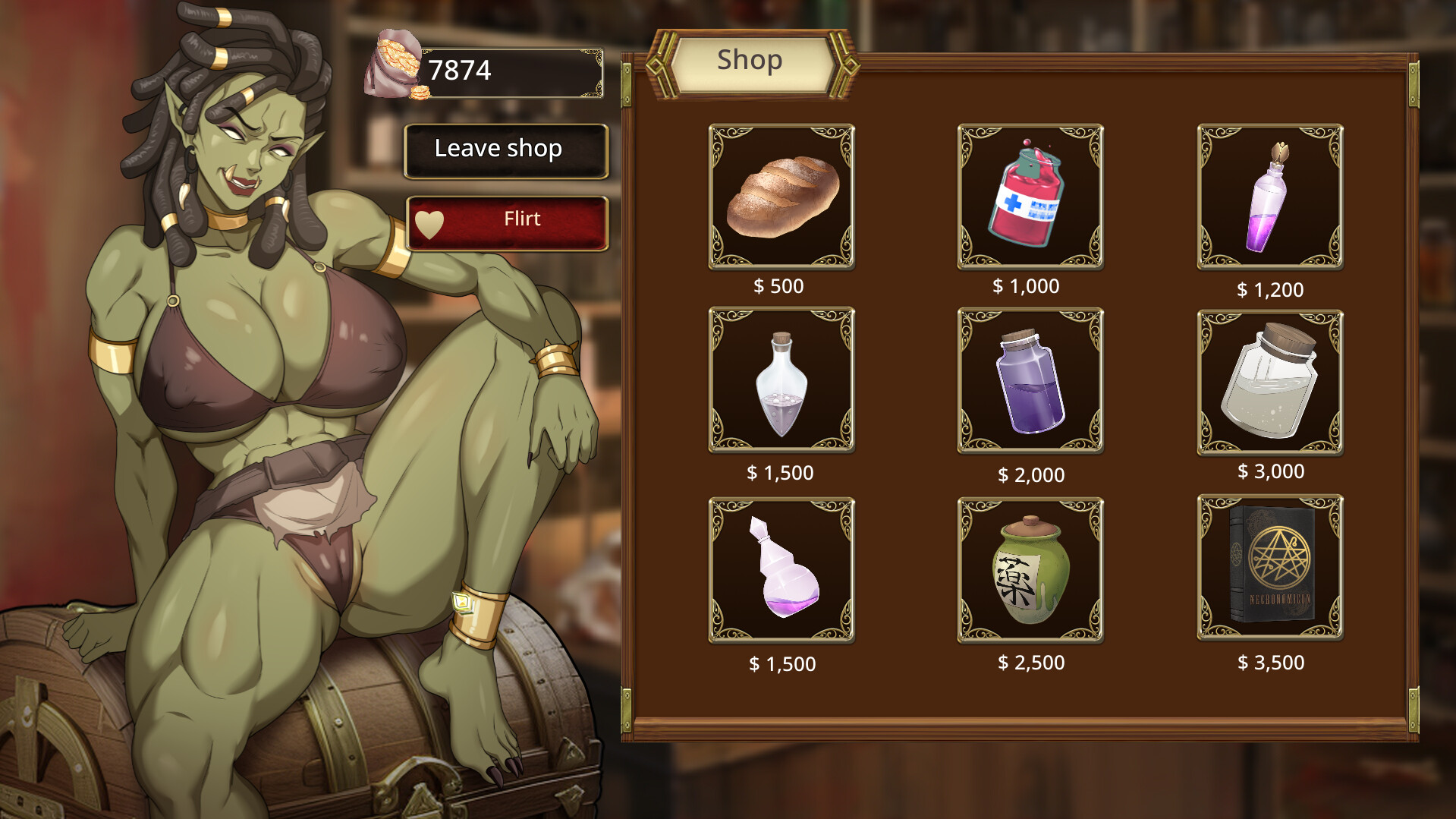Click the coin pouch icon
The width and height of the screenshot is (1456, 819).
(x=392, y=65)
